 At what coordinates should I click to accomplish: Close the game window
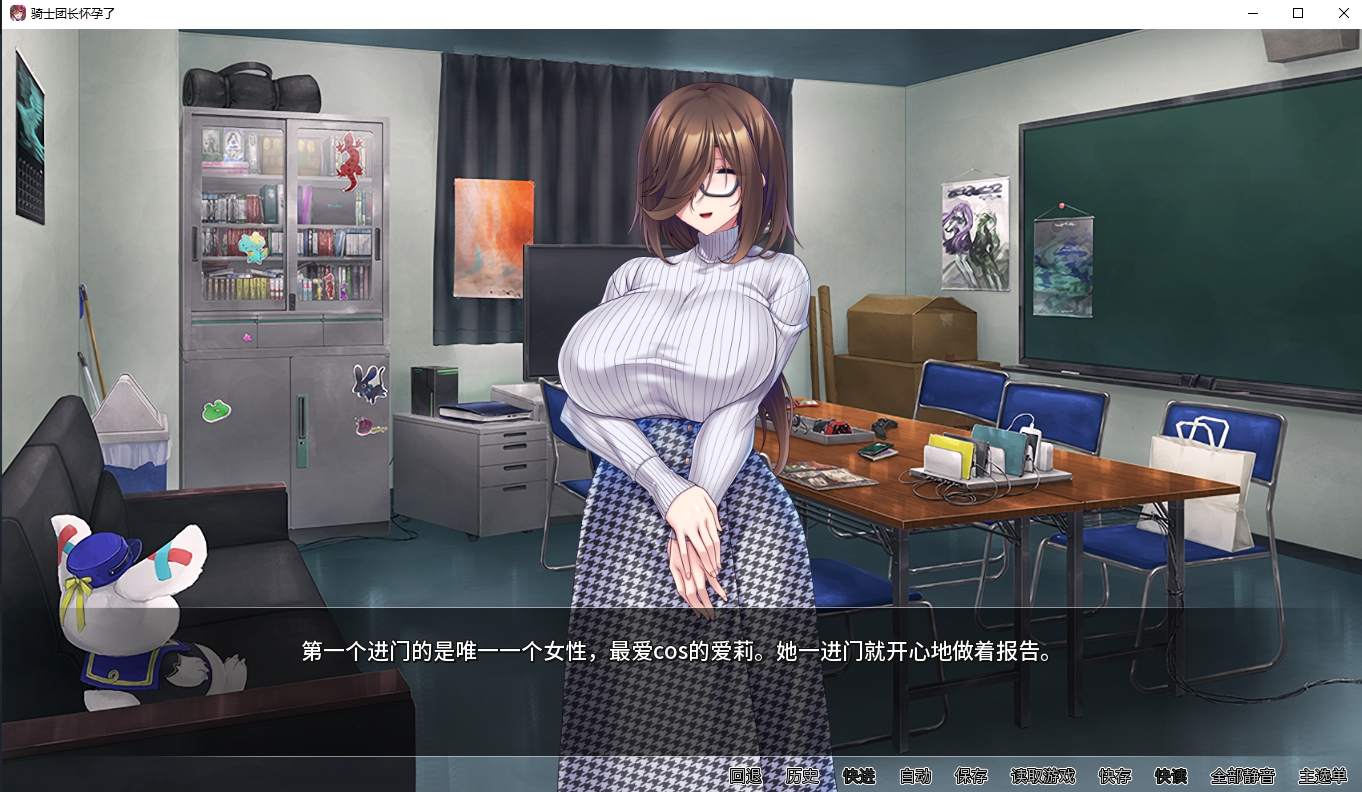(x=1343, y=13)
